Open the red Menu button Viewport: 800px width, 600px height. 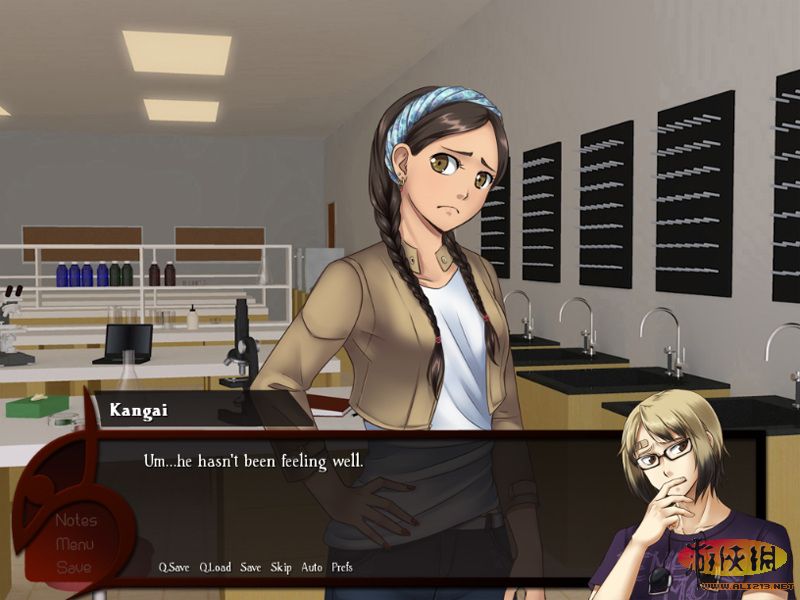click(x=75, y=544)
